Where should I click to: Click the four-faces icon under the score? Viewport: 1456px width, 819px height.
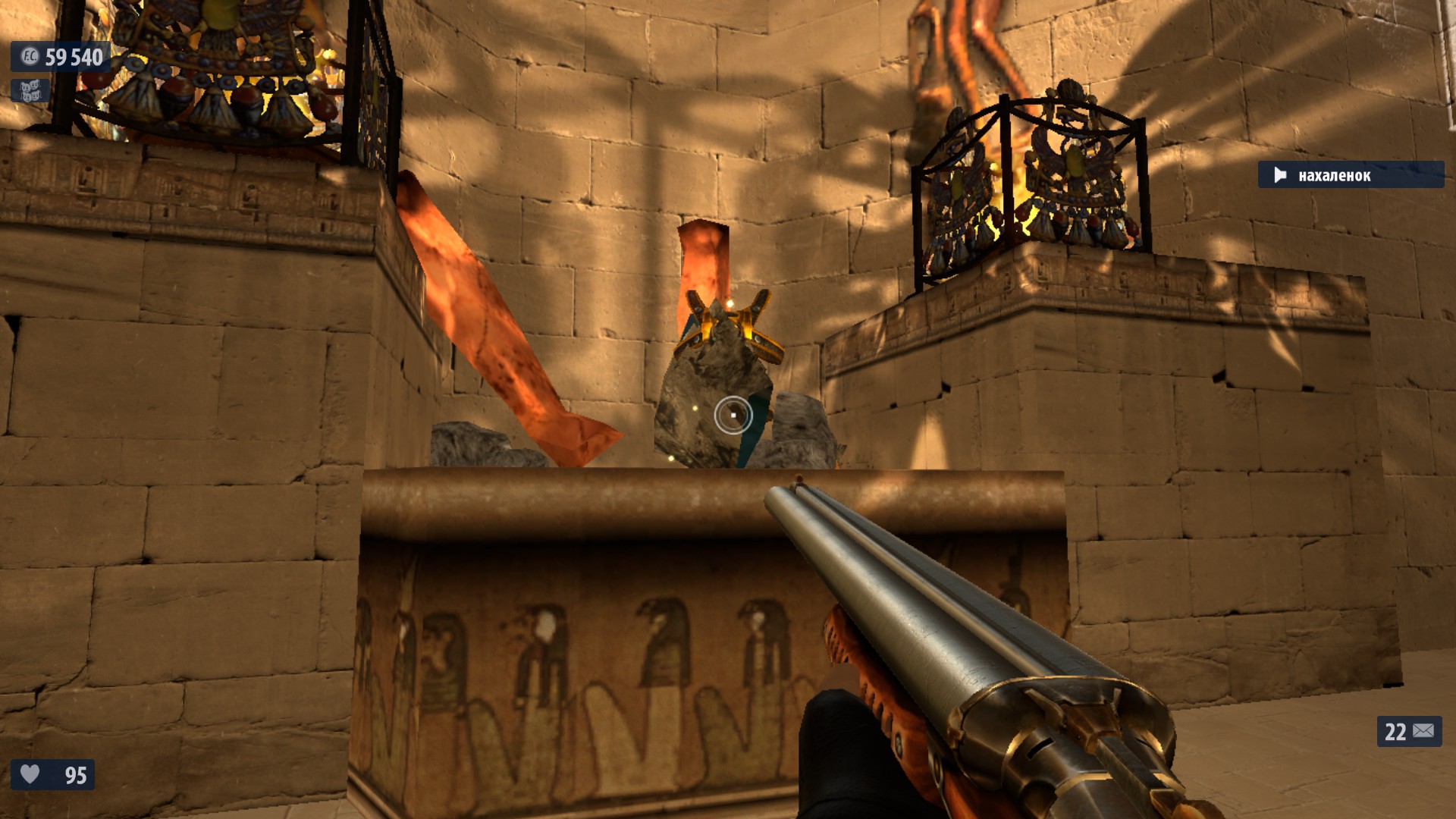tap(30, 91)
